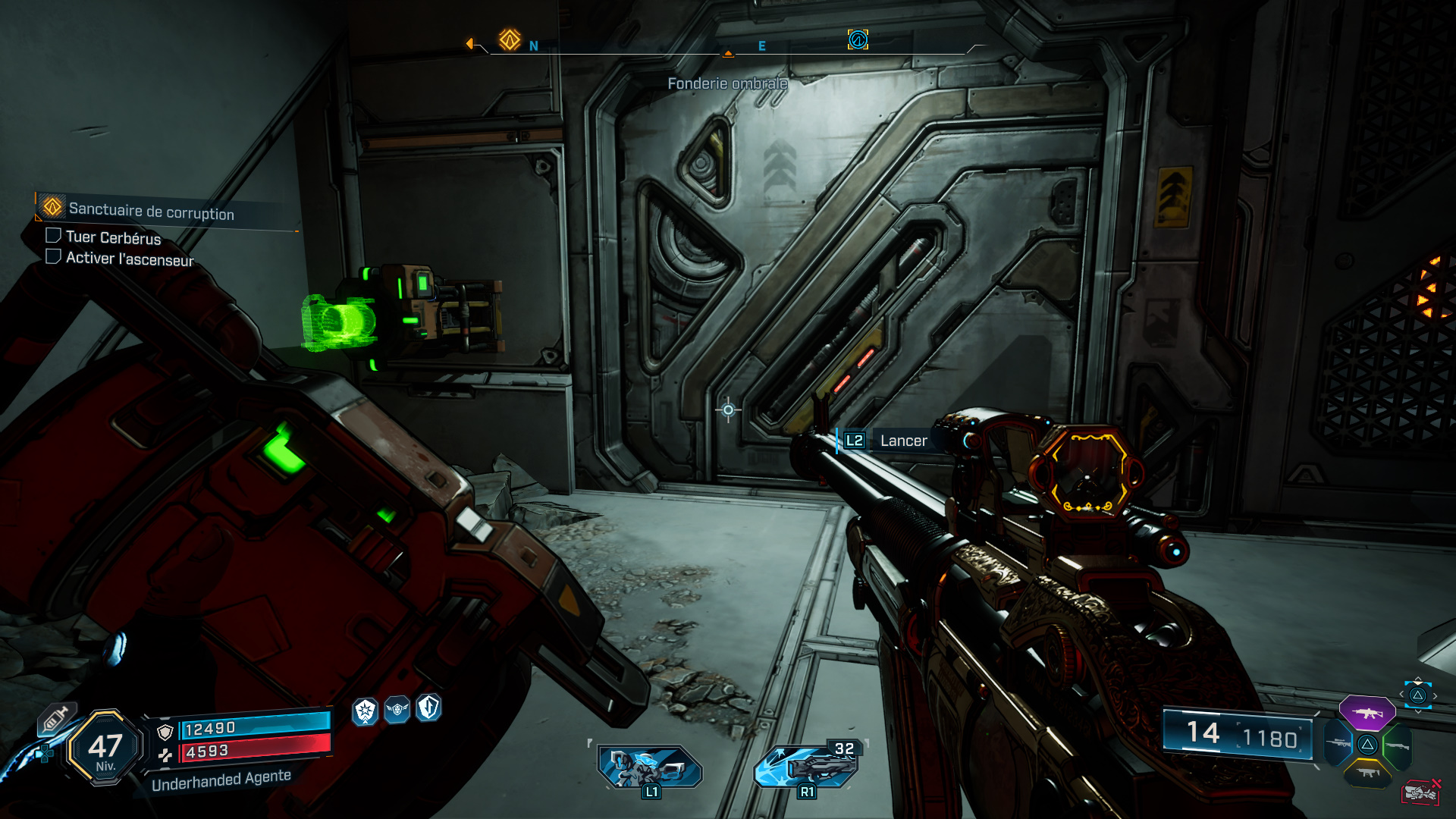The width and height of the screenshot is (1456, 819).
Task: Use the syringe repair kit icon
Action: [56, 718]
